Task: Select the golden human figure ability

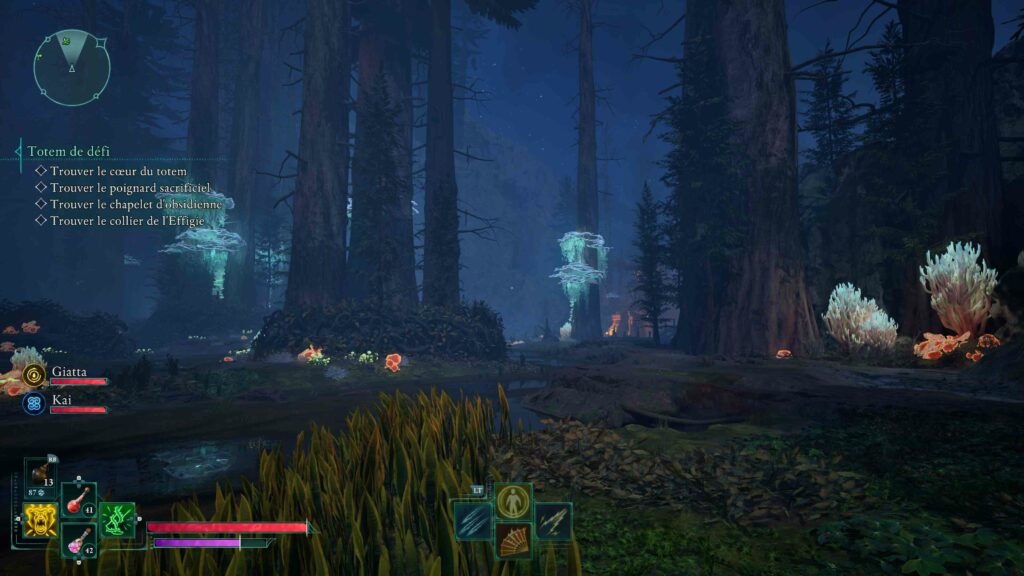Action: coord(513,501)
